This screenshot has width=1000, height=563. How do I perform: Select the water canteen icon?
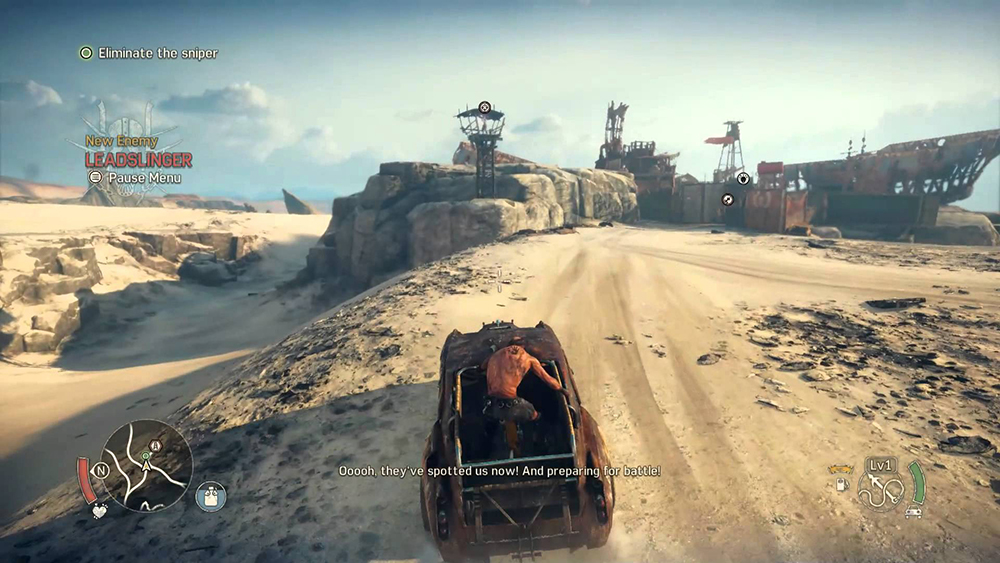211,496
